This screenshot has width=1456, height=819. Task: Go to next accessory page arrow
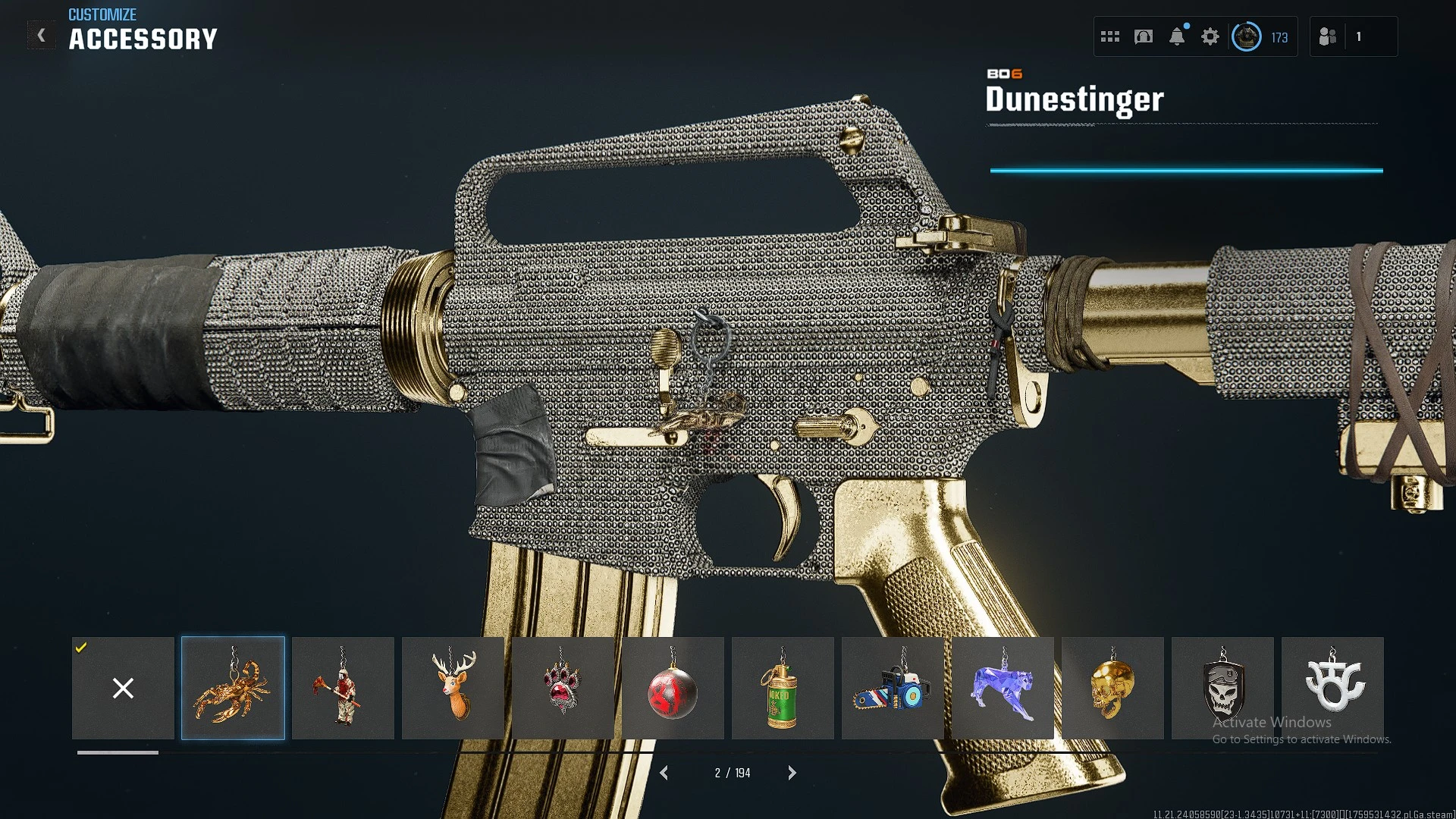[x=792, y=773]
